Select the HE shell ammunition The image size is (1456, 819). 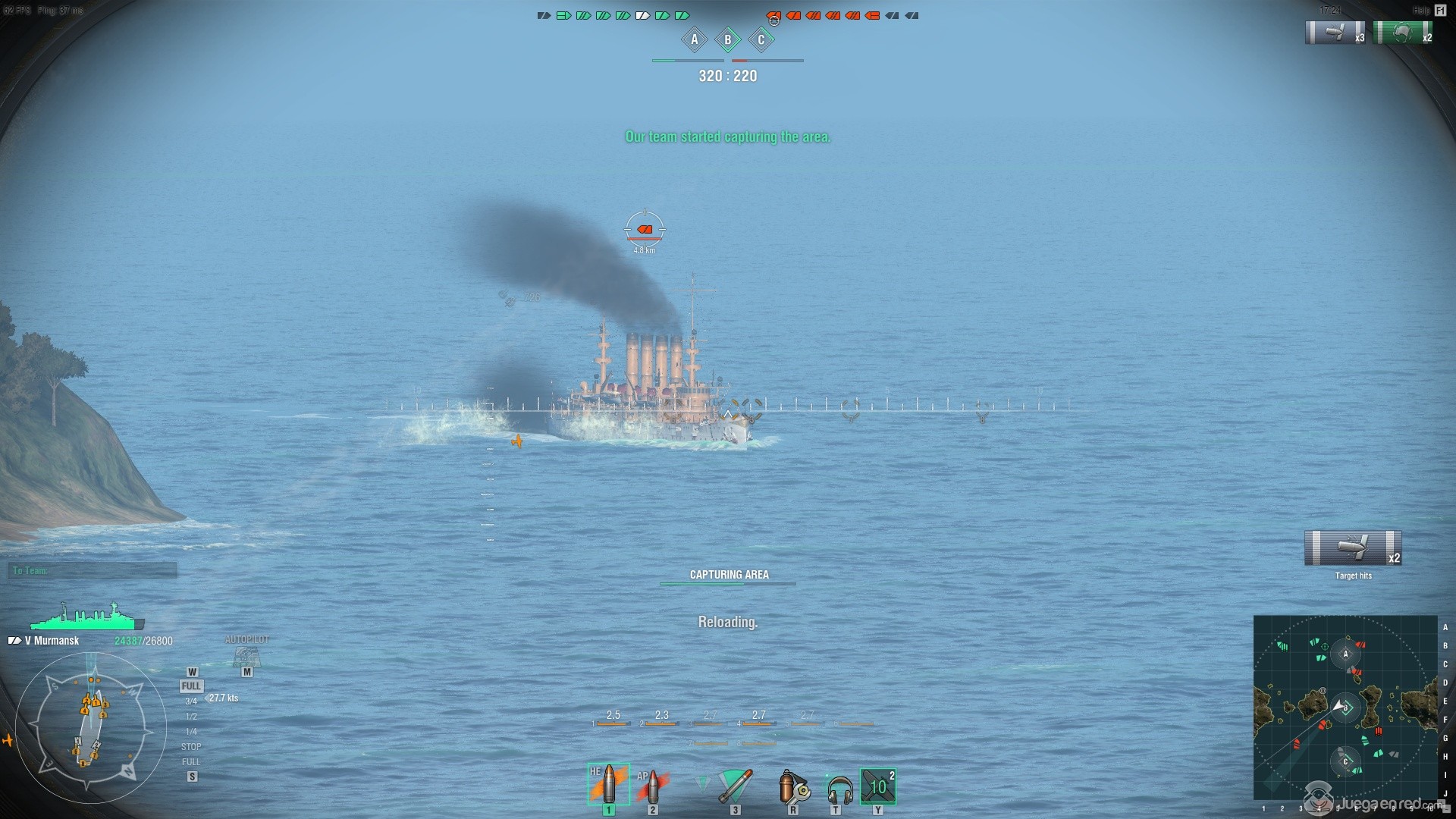coord(608,784)
